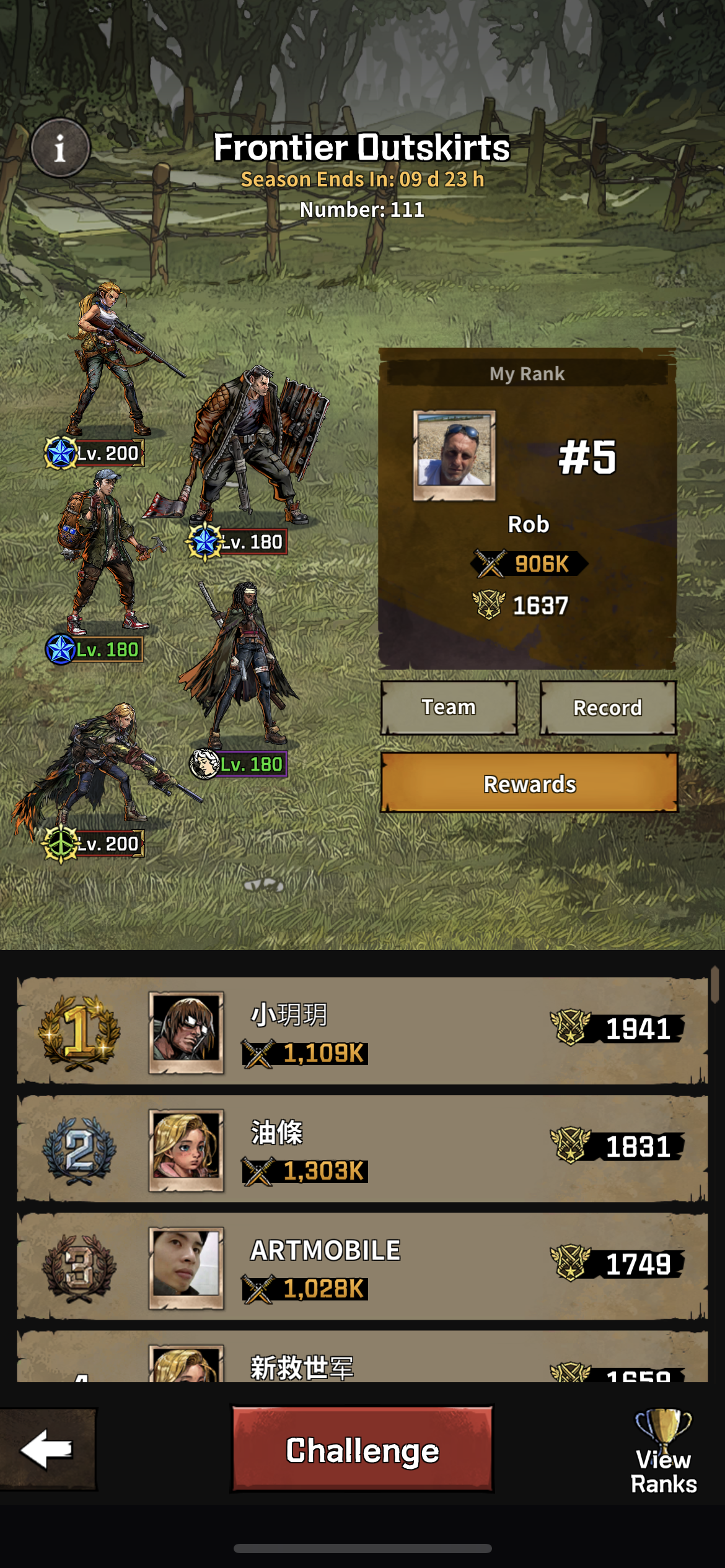Open the Team lineup button
The width and height of the screenshot is (725, 1568).
tap(449, 707)
